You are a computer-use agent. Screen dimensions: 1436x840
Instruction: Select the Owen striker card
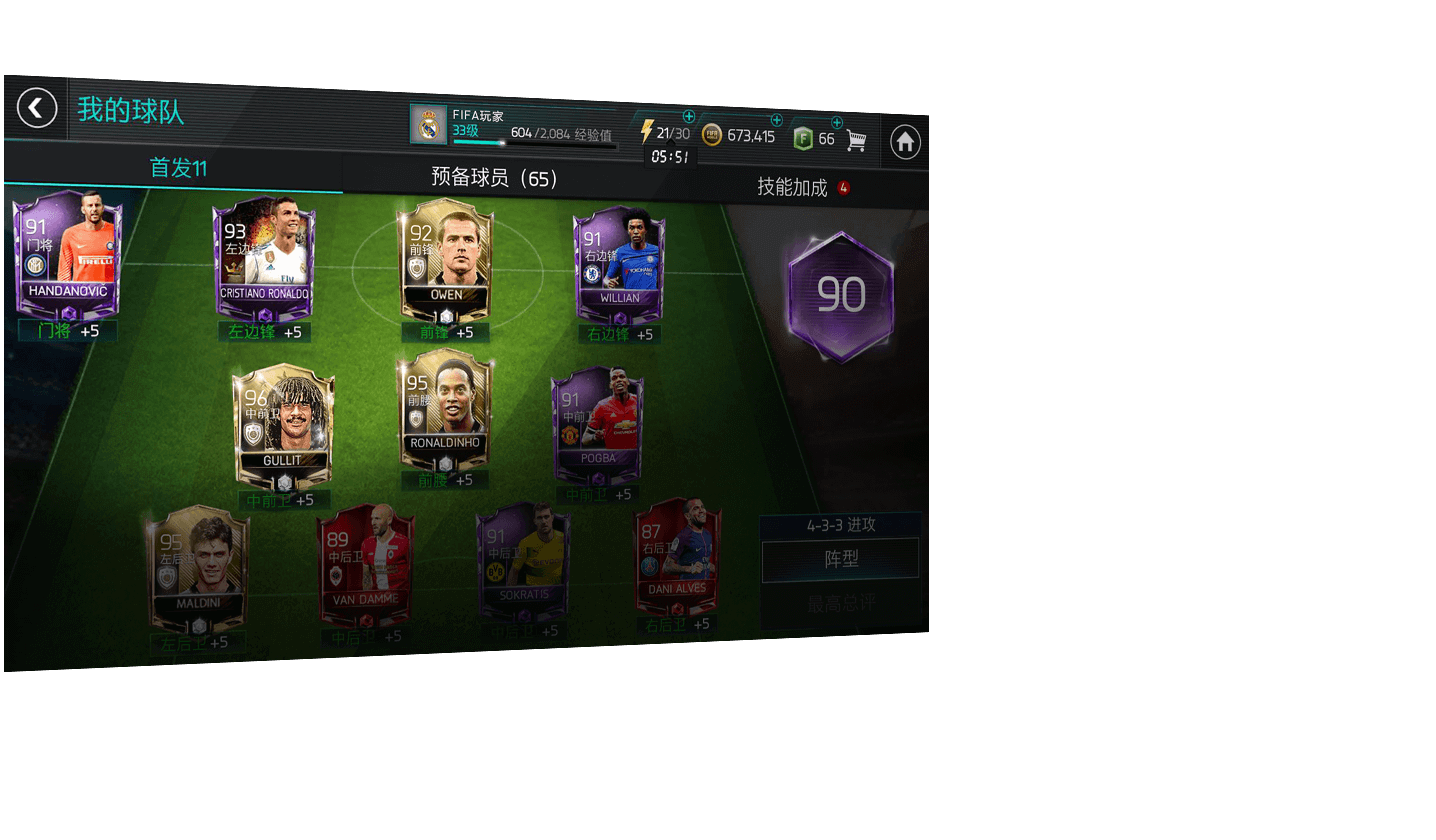click(x=446, y=256)
